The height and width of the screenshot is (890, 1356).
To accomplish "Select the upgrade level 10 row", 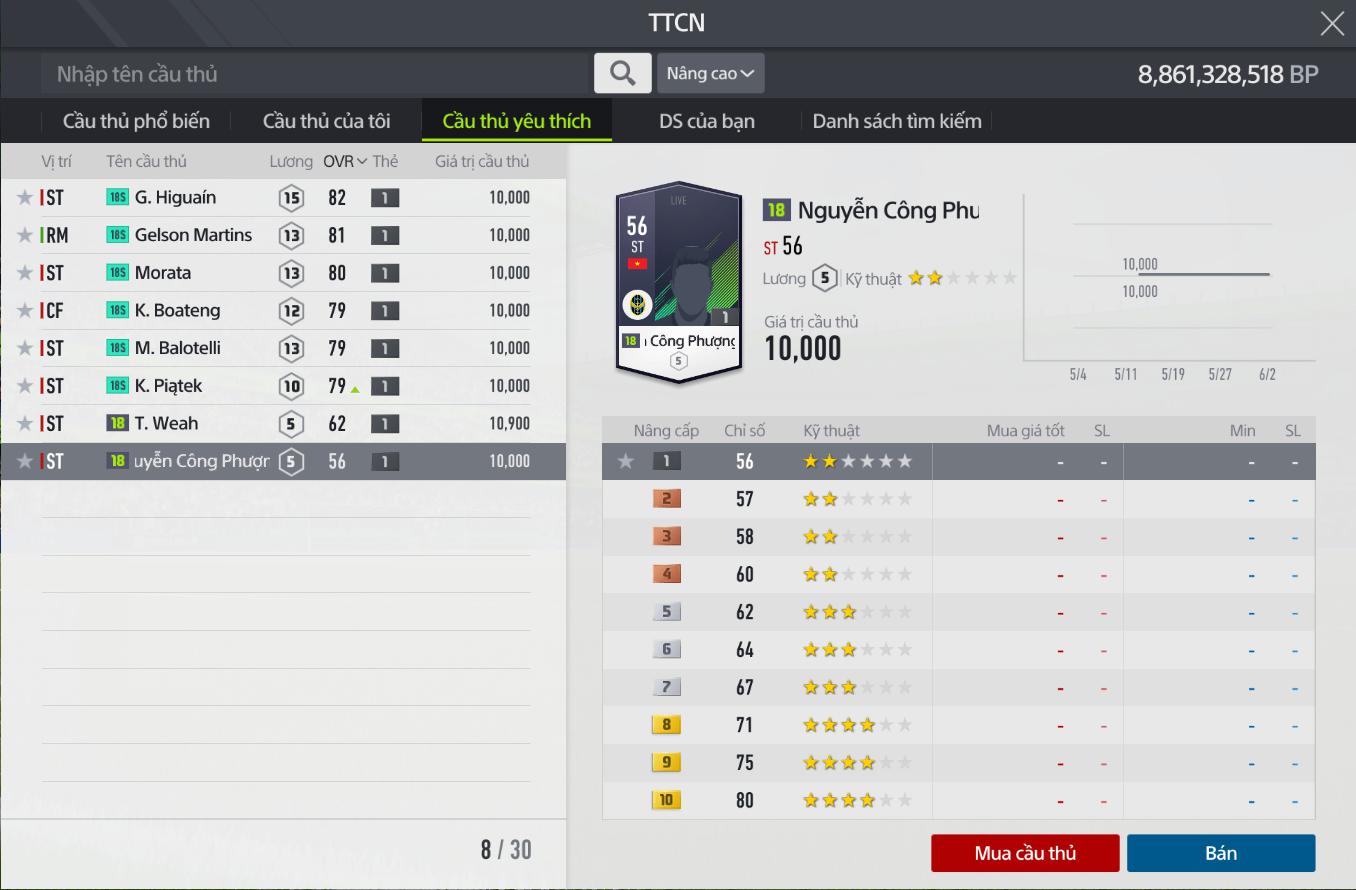I will click(x=958, y=800).
